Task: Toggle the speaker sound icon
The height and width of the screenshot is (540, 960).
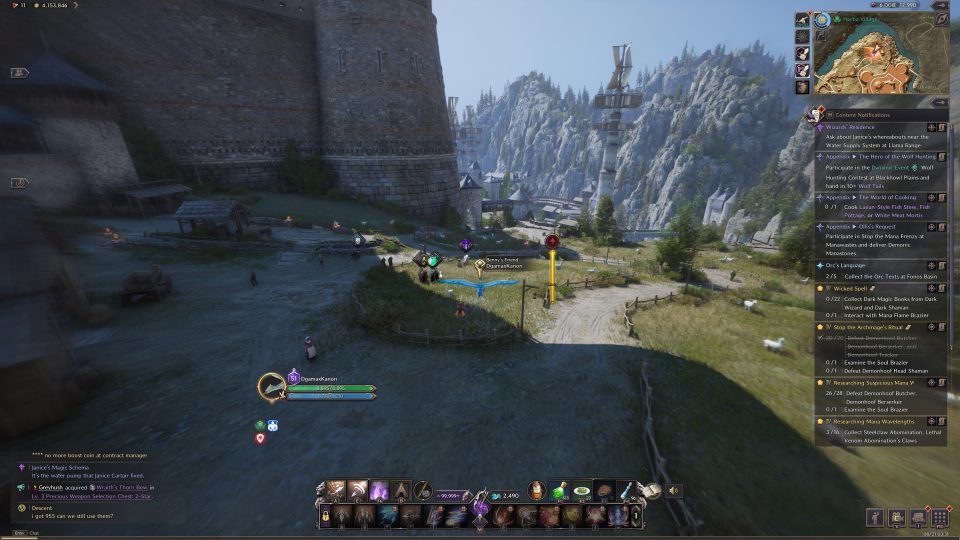Action: (674, 490)
